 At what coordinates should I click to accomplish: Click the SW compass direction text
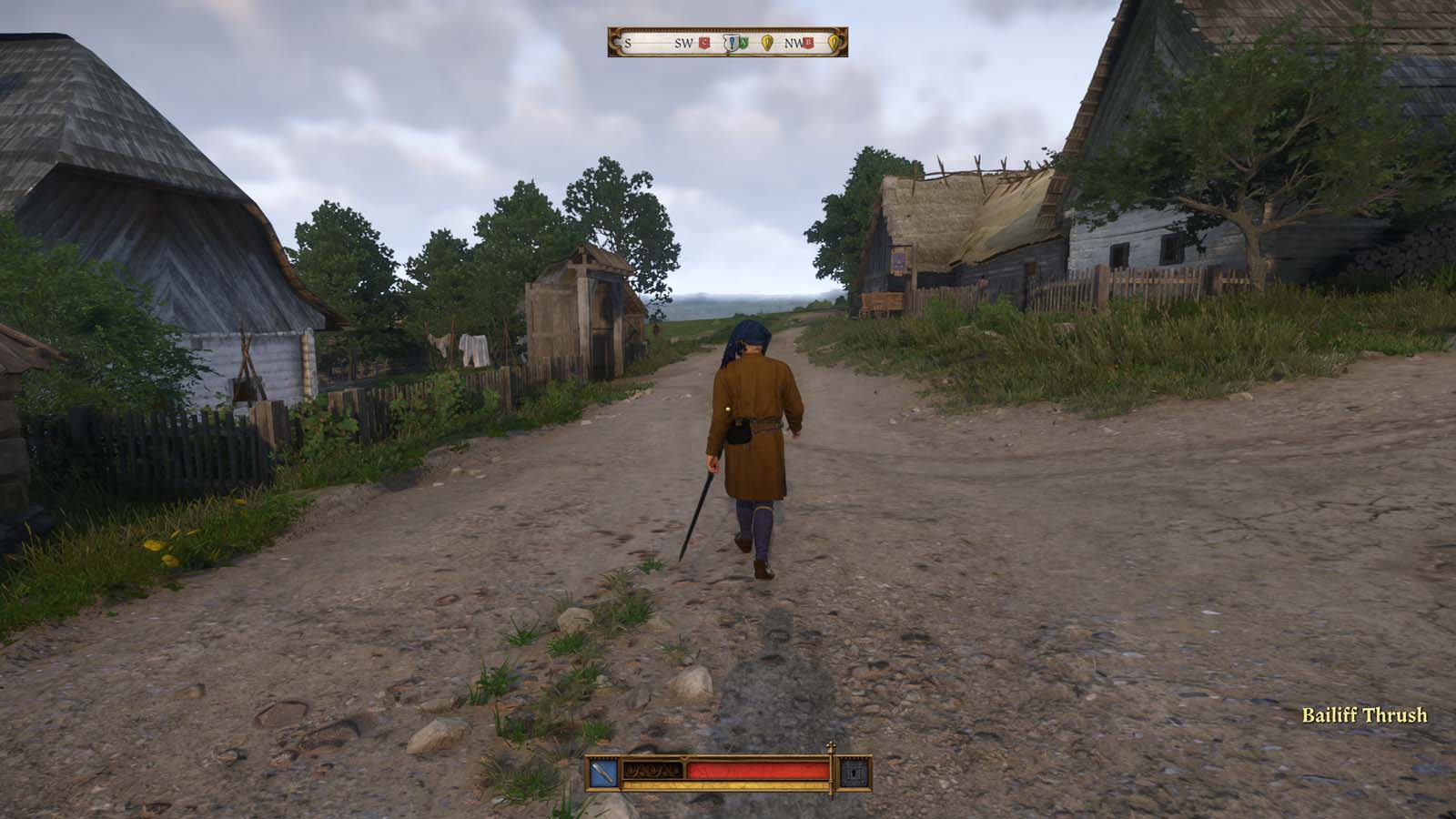pos(683,43)
